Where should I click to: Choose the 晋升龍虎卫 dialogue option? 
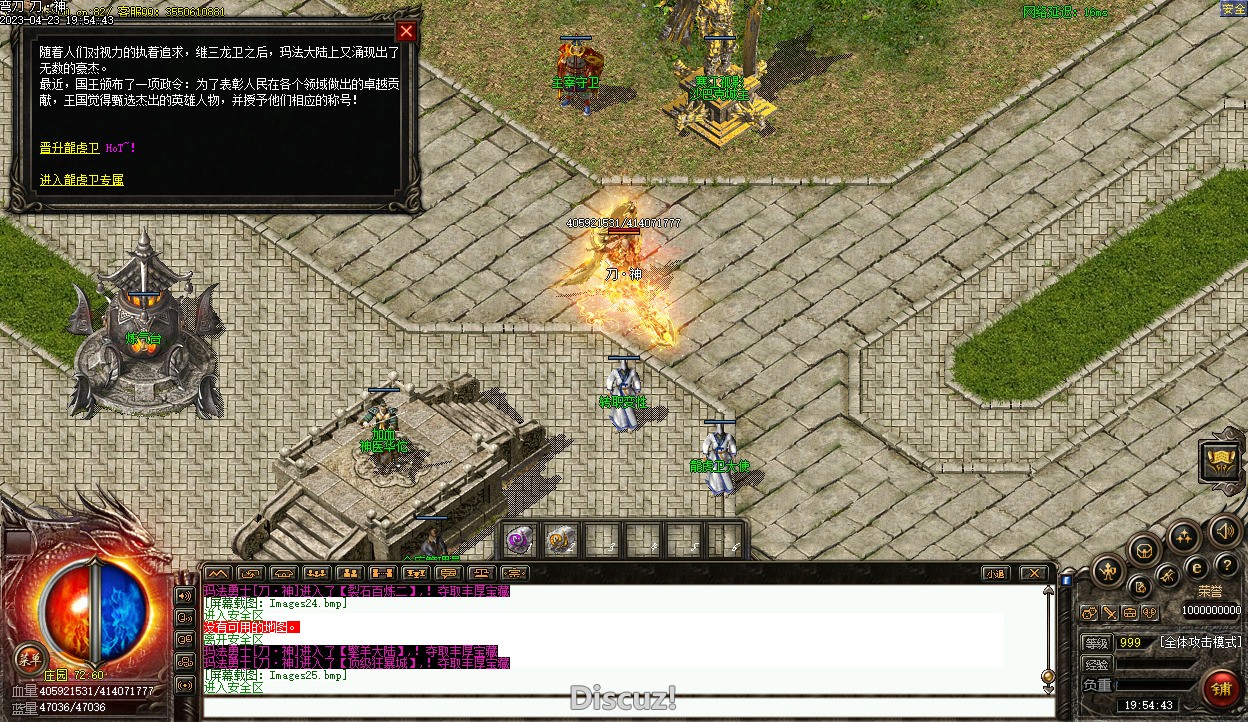click(x=70, y=148)
